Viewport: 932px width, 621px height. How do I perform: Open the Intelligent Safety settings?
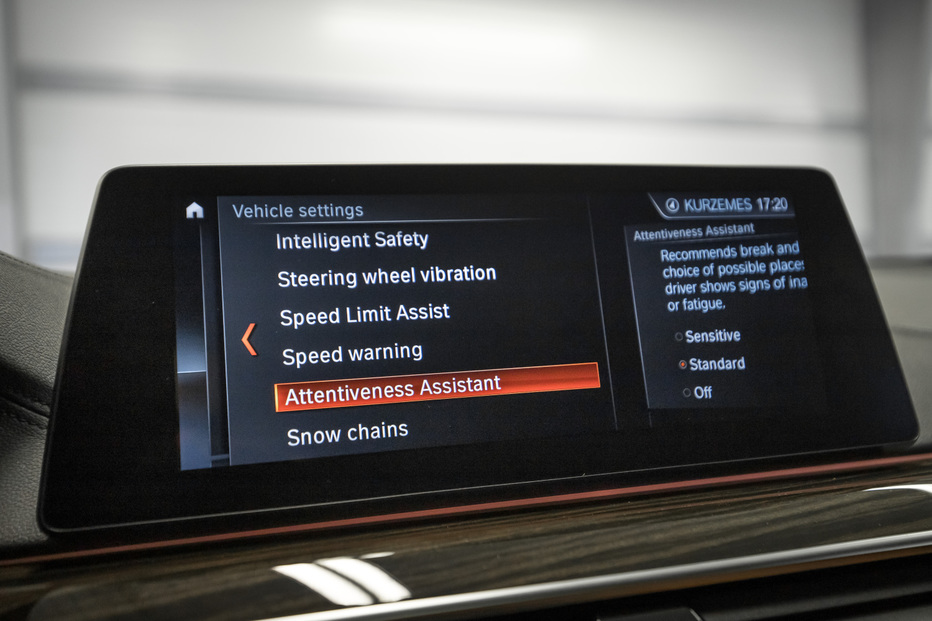pos(351,240)
